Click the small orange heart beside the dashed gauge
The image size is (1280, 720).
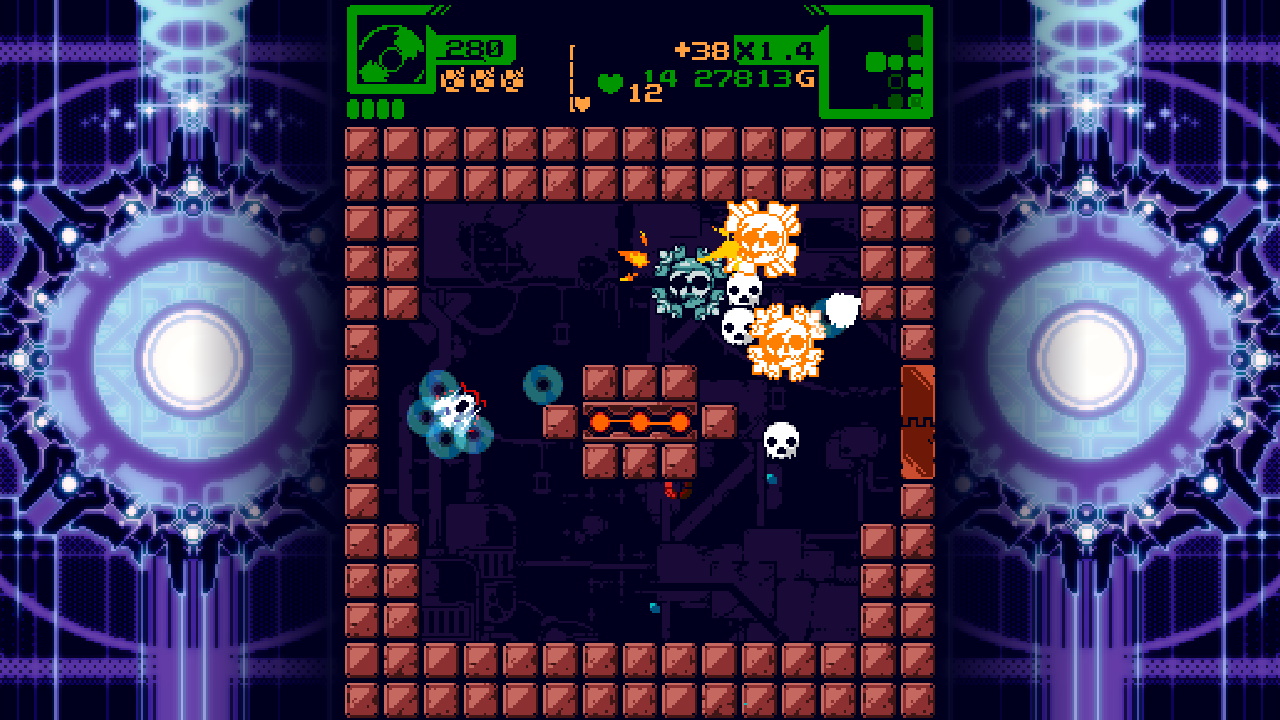[x=581, y=101]
